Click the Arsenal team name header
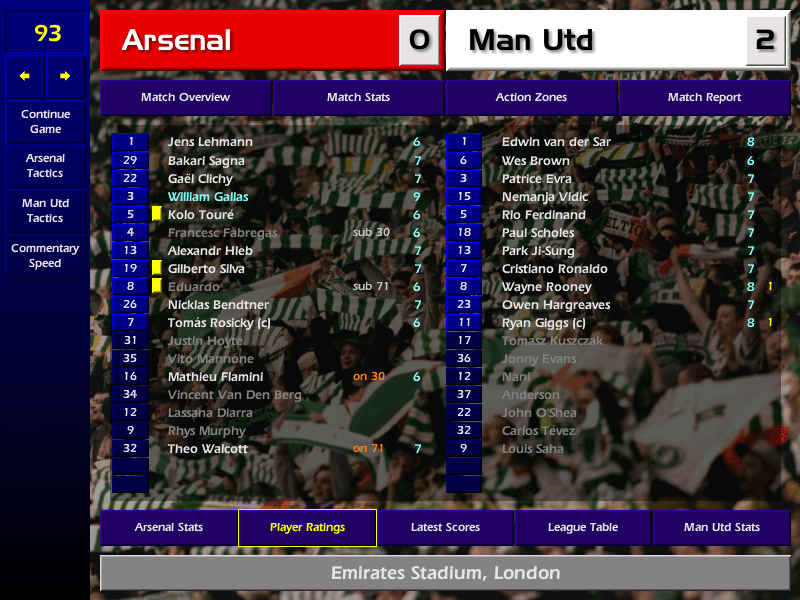 250,40
